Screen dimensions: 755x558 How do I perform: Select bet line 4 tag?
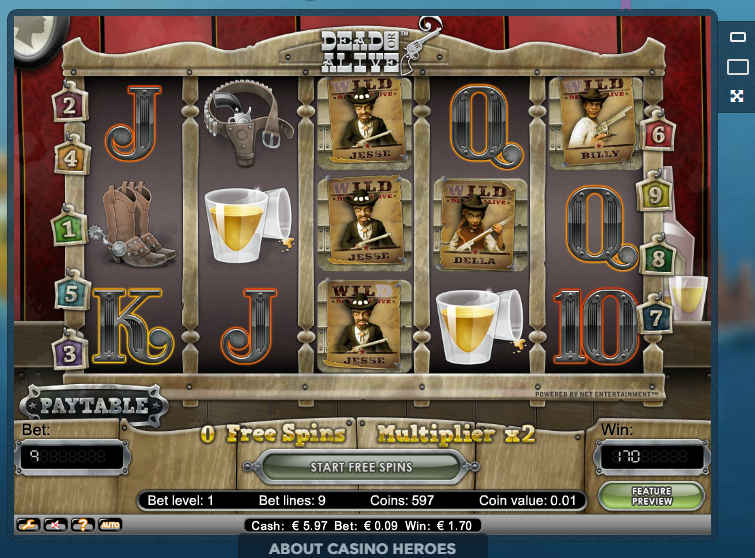(70, 157)
